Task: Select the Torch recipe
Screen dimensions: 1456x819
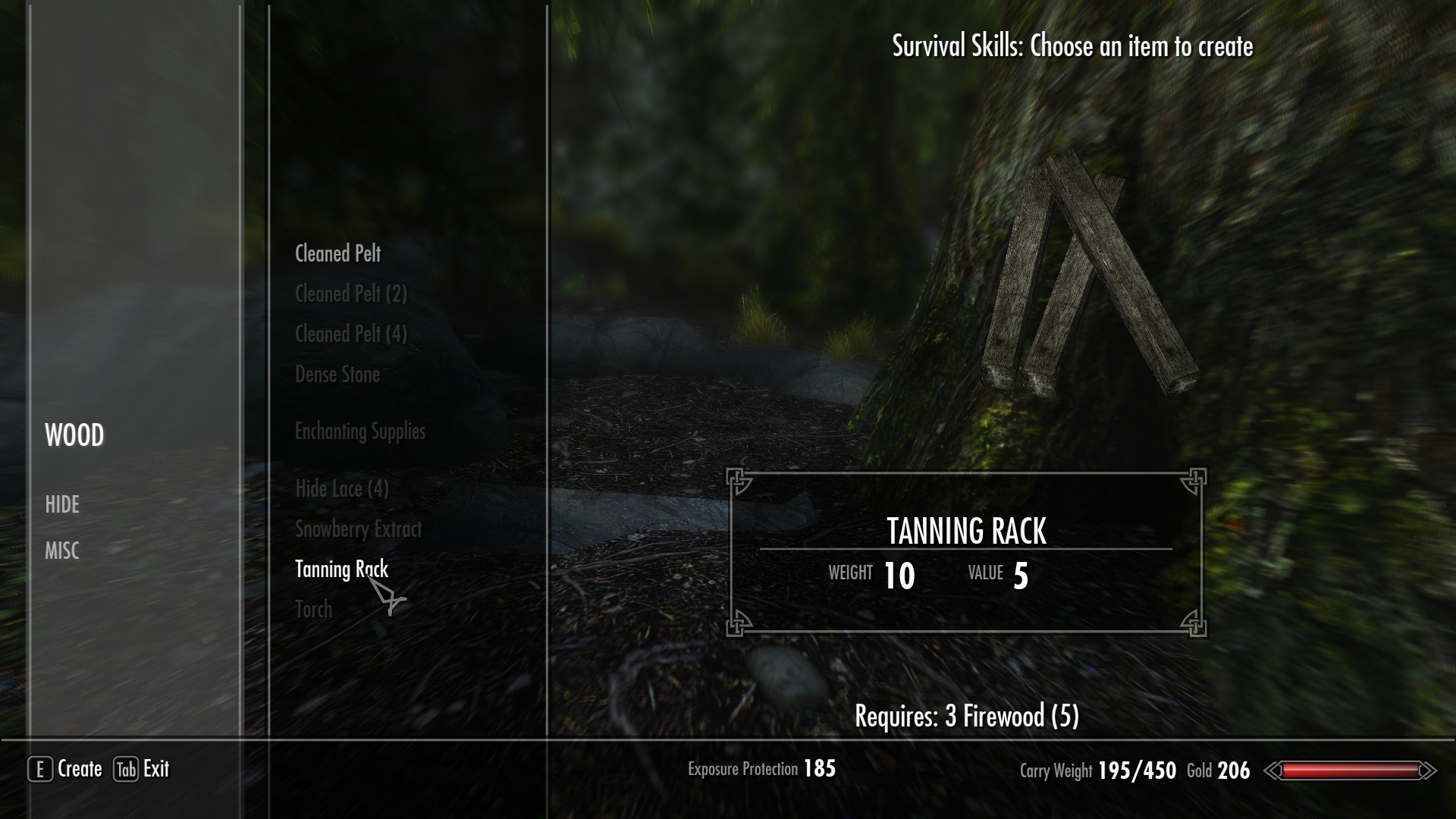Action: tap(313, 610)
